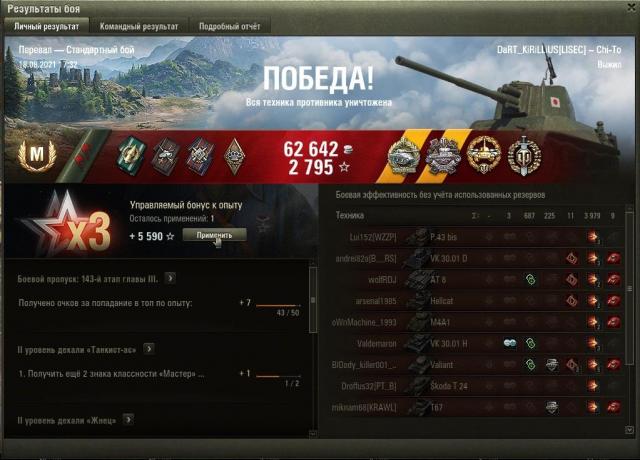Expand the «Танкист-ас» decal entry

pos(149,348)
